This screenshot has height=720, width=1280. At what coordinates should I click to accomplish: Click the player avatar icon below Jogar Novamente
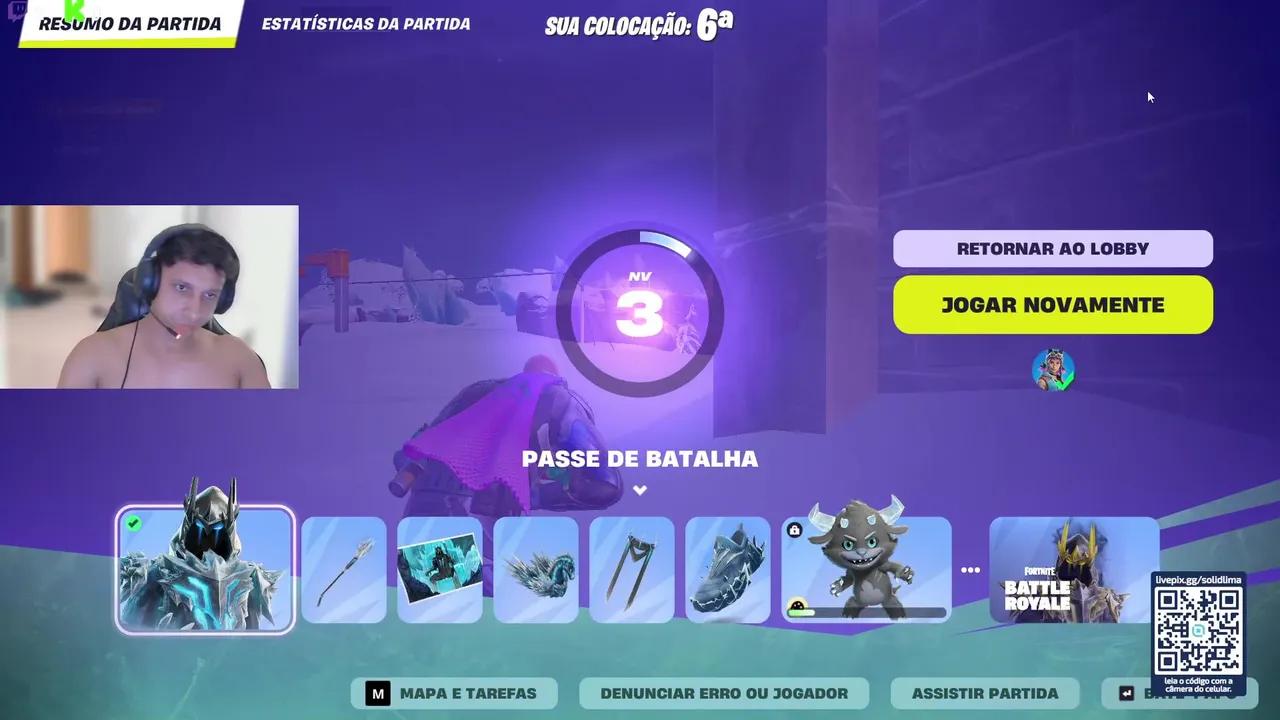click(1053, 369)
